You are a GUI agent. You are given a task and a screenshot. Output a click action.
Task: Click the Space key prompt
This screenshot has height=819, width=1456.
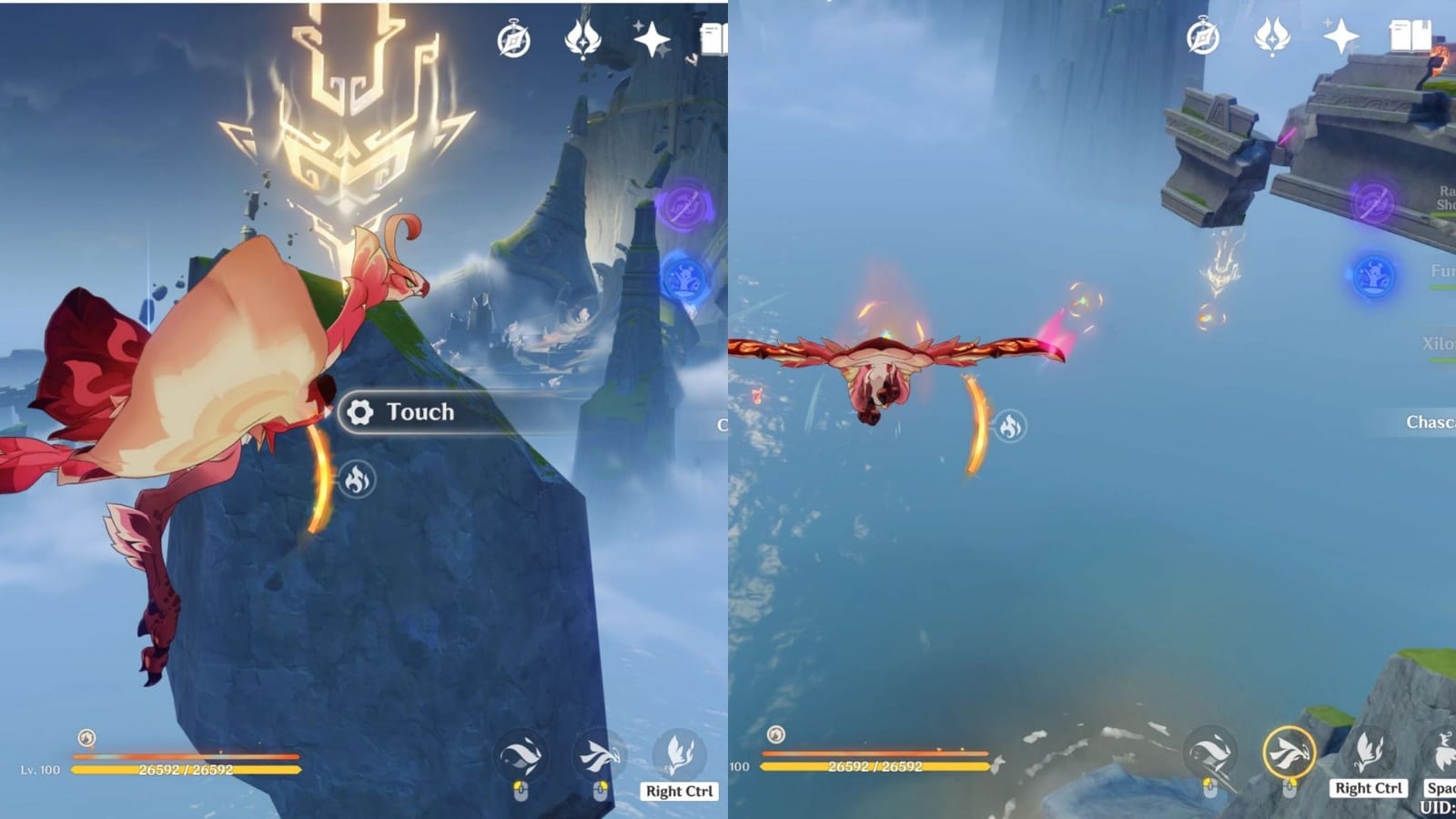[1441, 788]
